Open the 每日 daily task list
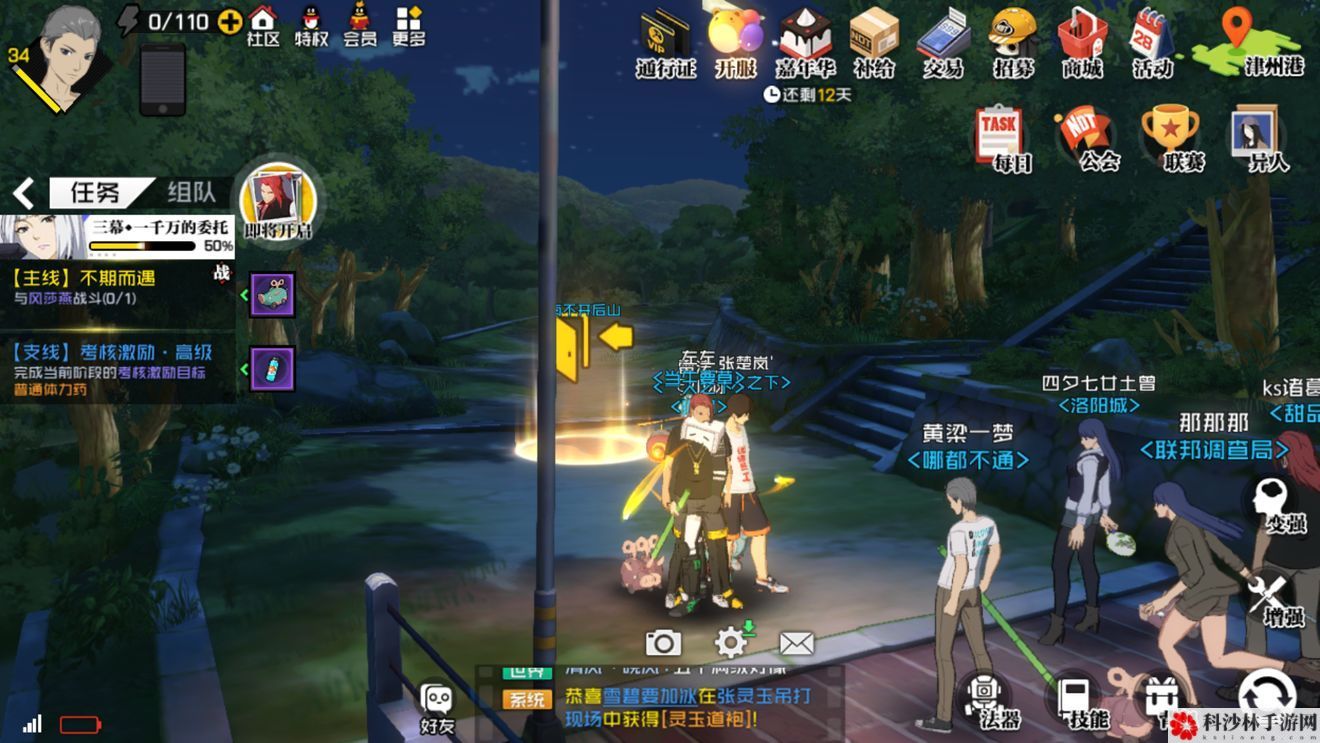The image size is (1320, 743). point(1000,138)
